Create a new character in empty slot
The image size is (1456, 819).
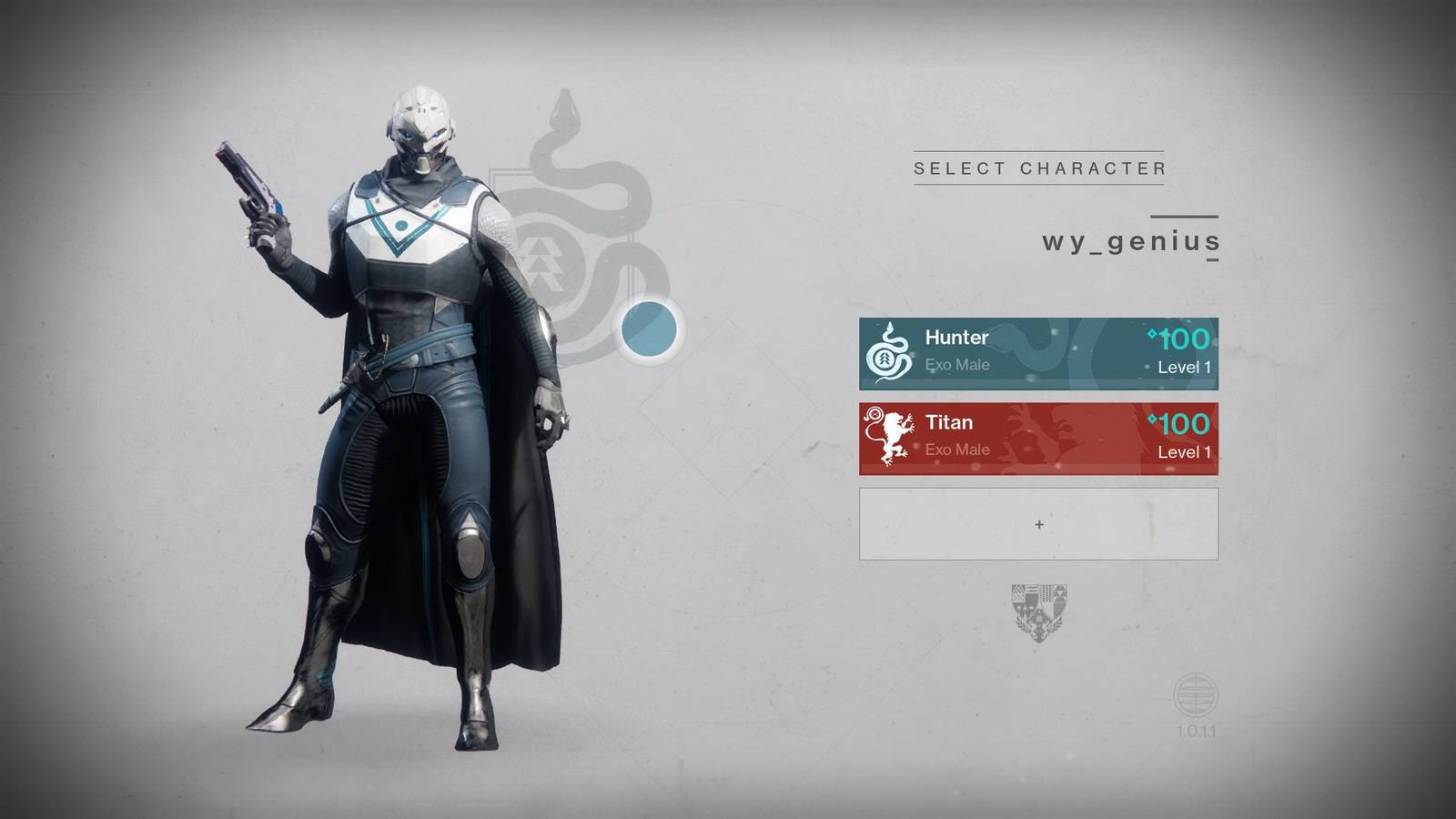(1038, 524)
